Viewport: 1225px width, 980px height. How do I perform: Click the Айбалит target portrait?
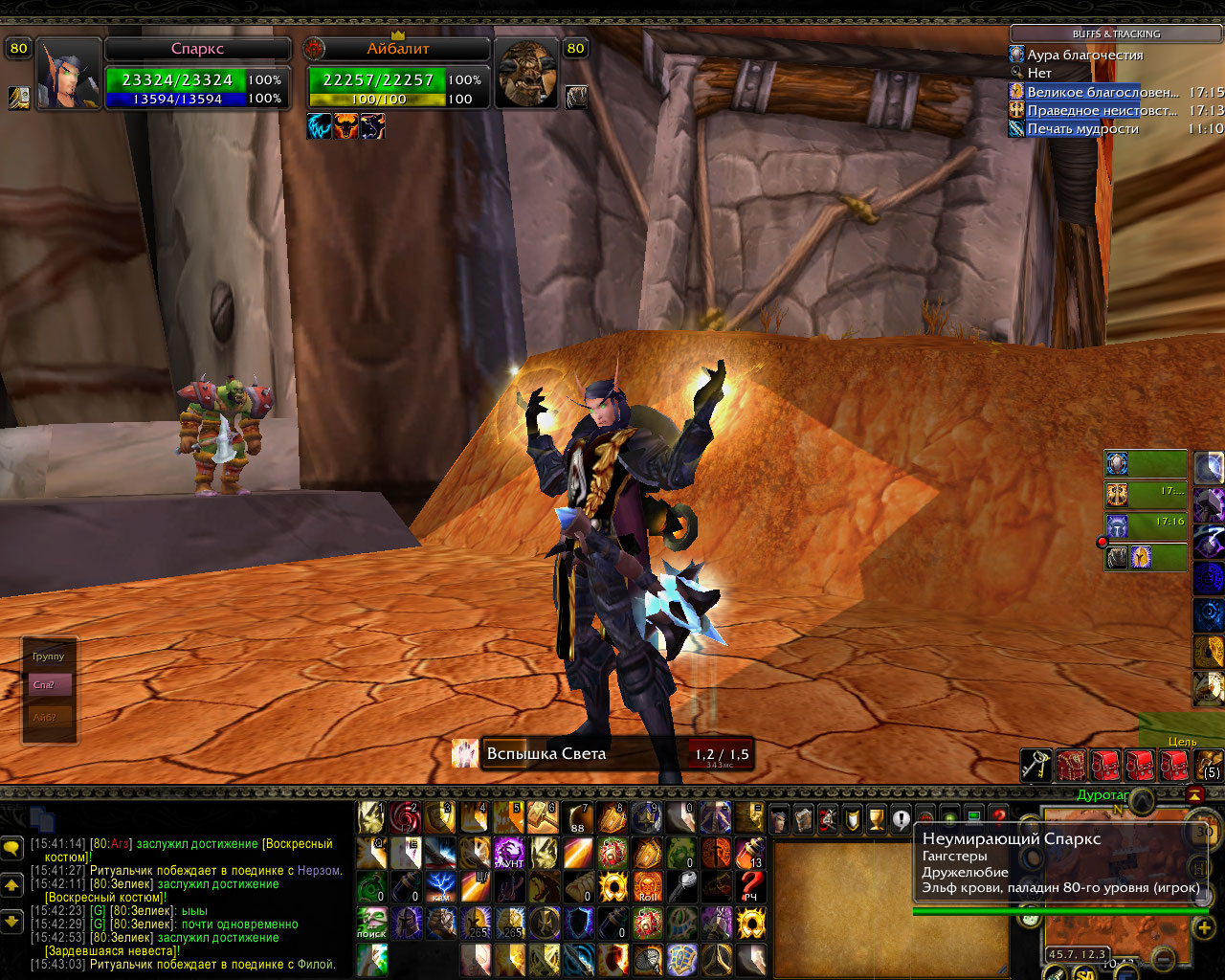[x=525, y=73]
